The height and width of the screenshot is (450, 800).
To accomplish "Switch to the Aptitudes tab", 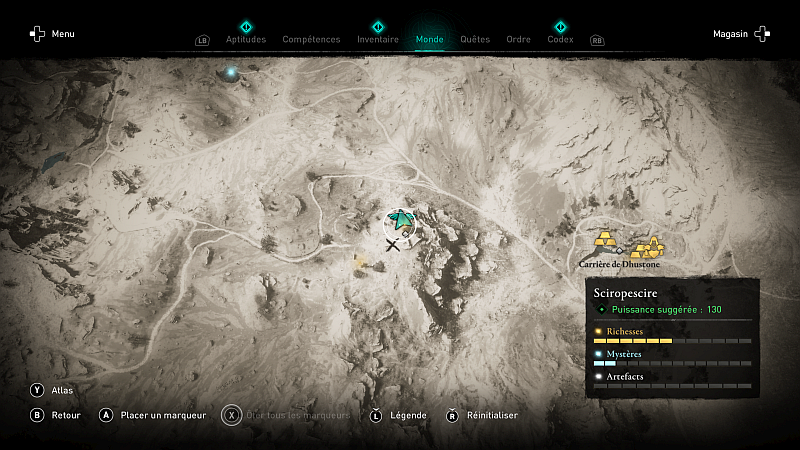I will [246, 40].
